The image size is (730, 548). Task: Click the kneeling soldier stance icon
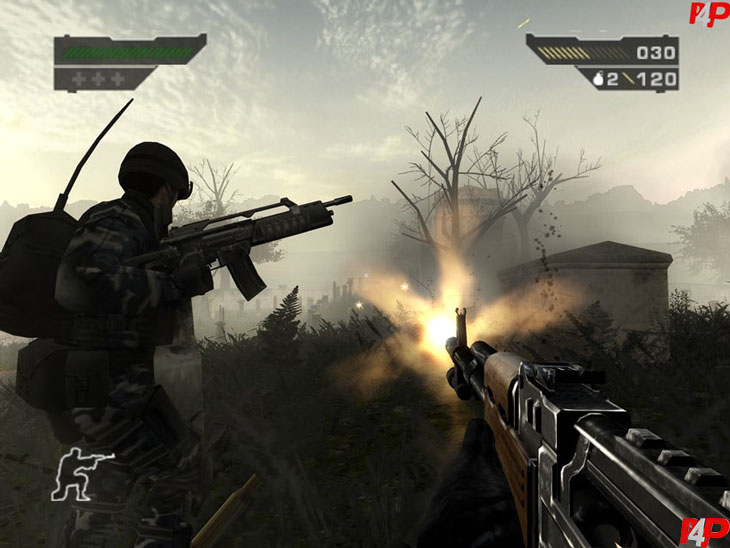(x=82, y=475)
